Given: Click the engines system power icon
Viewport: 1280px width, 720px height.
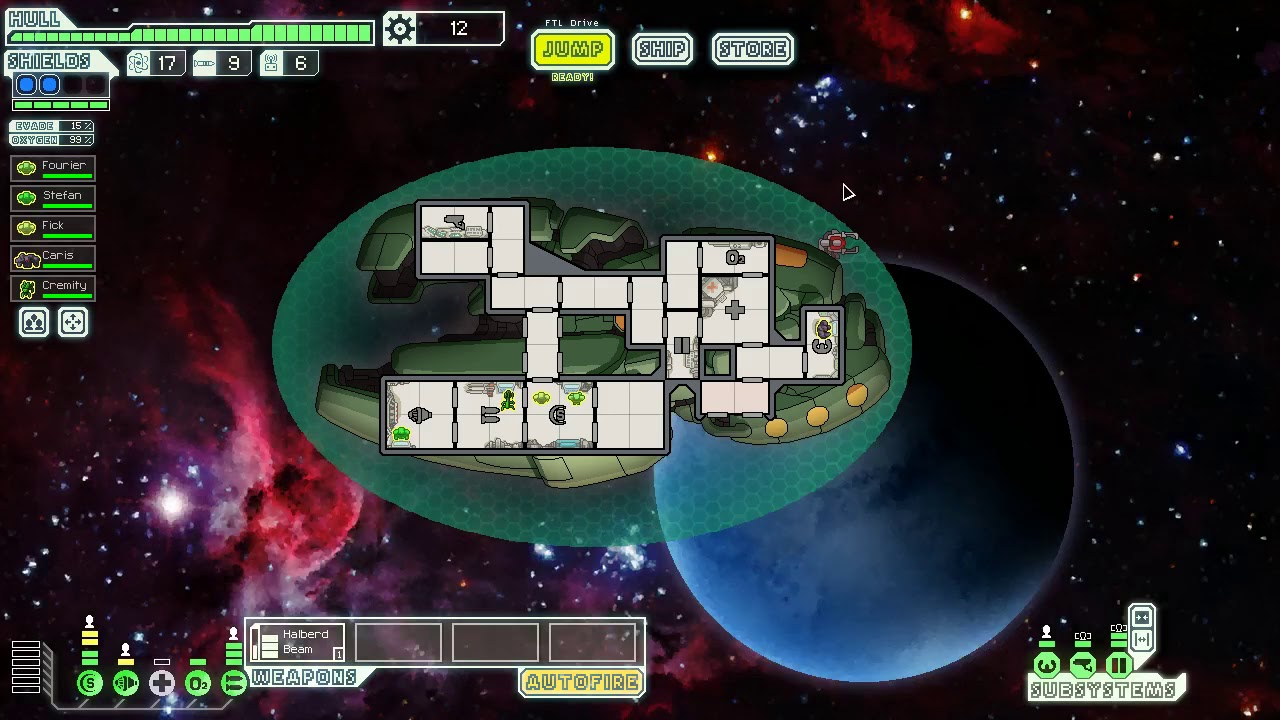Looking at the screenshot, I should pos(126,684).
